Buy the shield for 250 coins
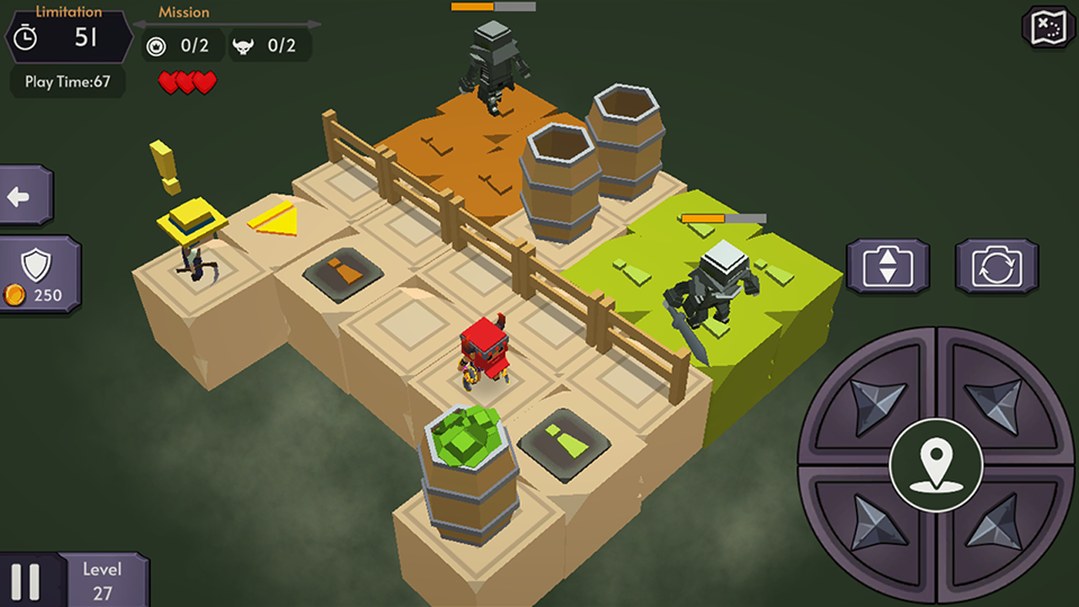 (37, 274)
